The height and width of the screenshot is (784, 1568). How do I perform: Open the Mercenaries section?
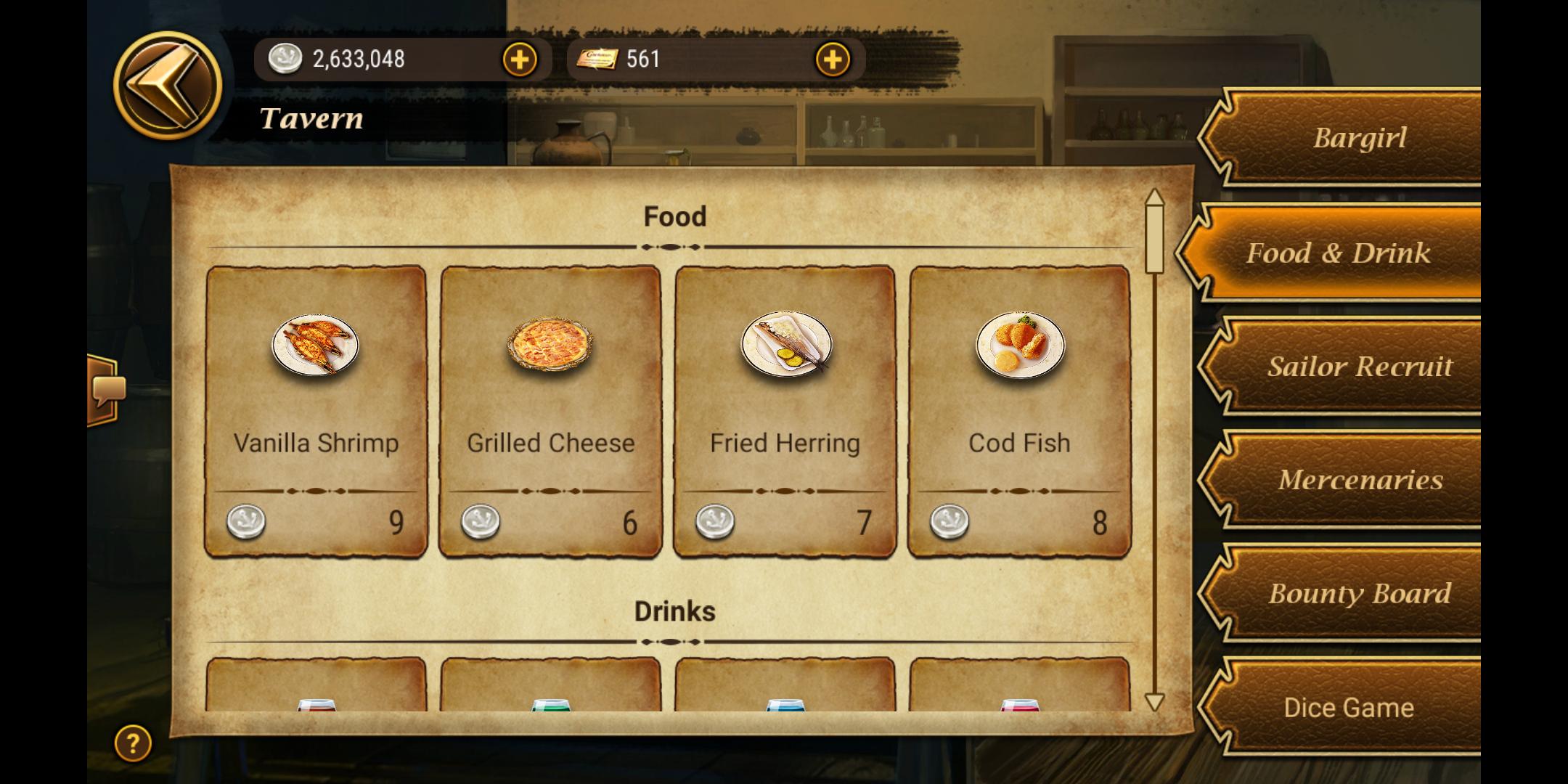coord(1357,480)
